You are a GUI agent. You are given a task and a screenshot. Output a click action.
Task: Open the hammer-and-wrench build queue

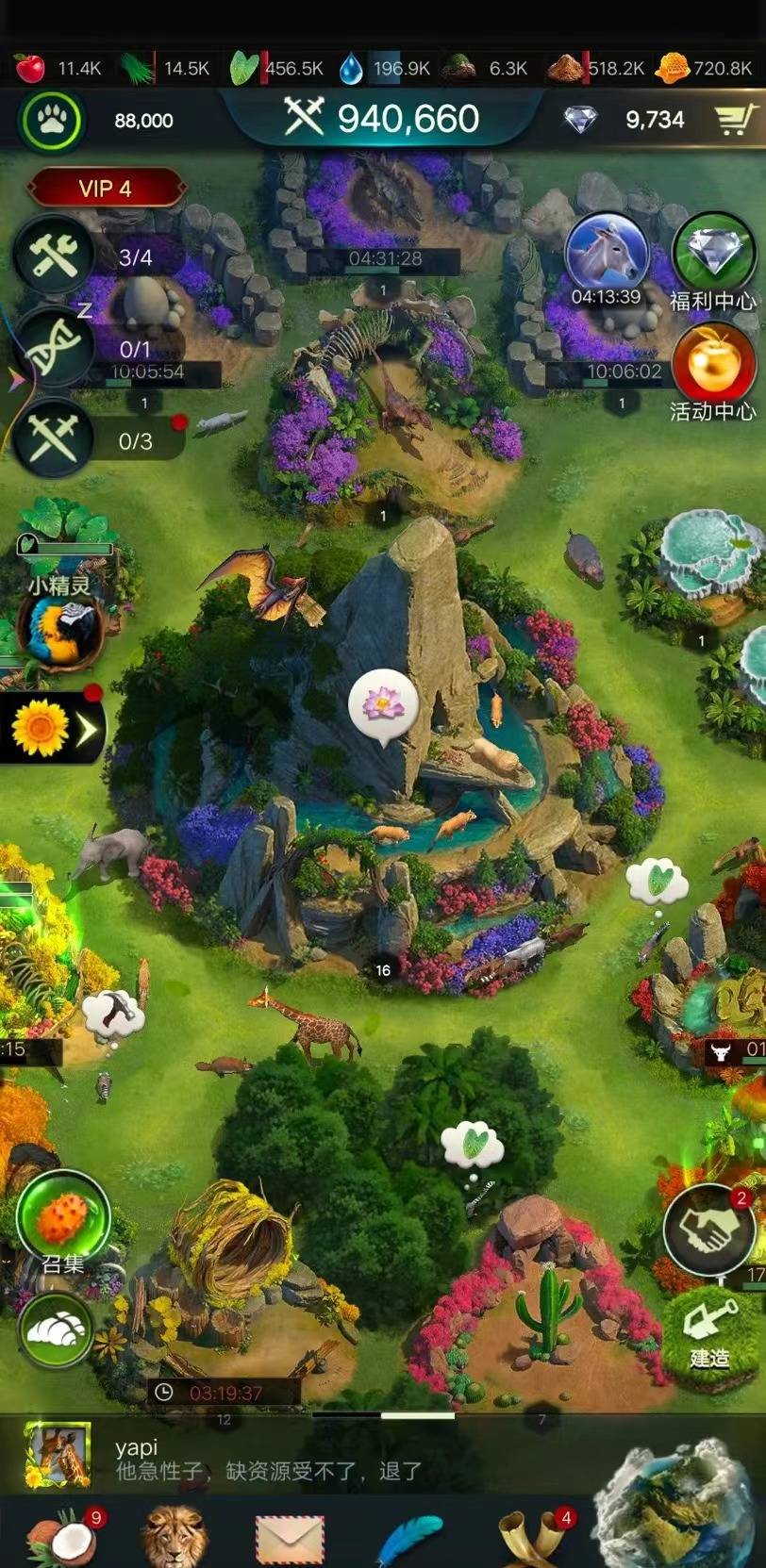point(54,256)
